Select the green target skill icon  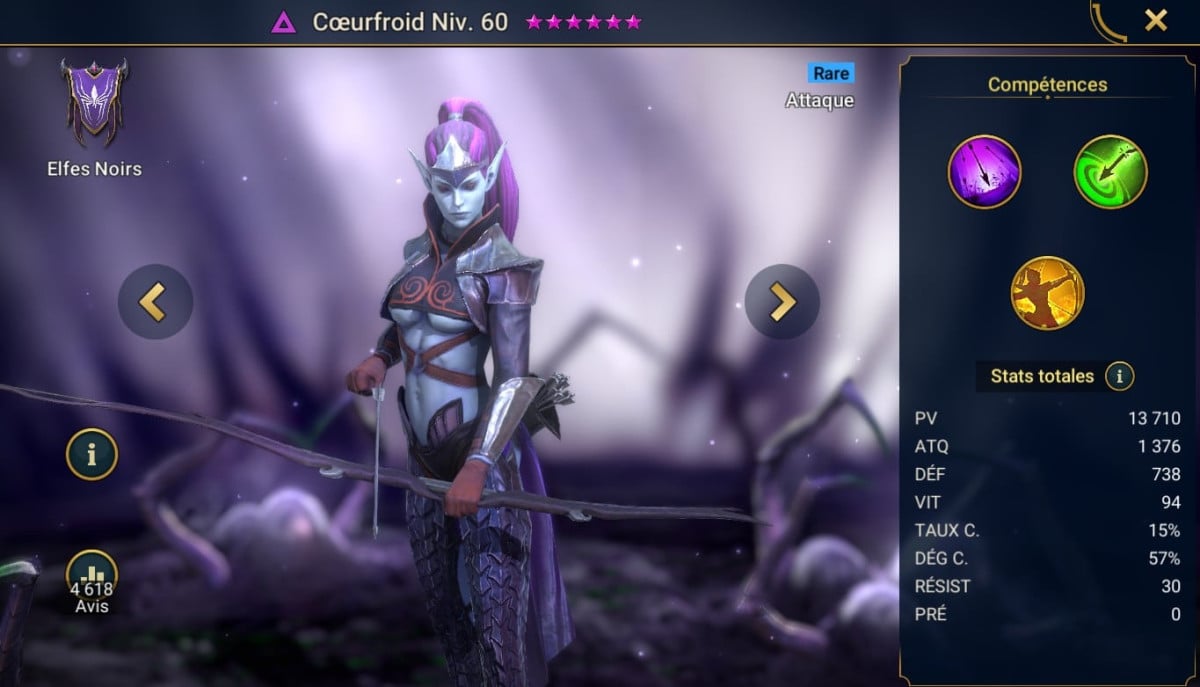pos(1110,172)
